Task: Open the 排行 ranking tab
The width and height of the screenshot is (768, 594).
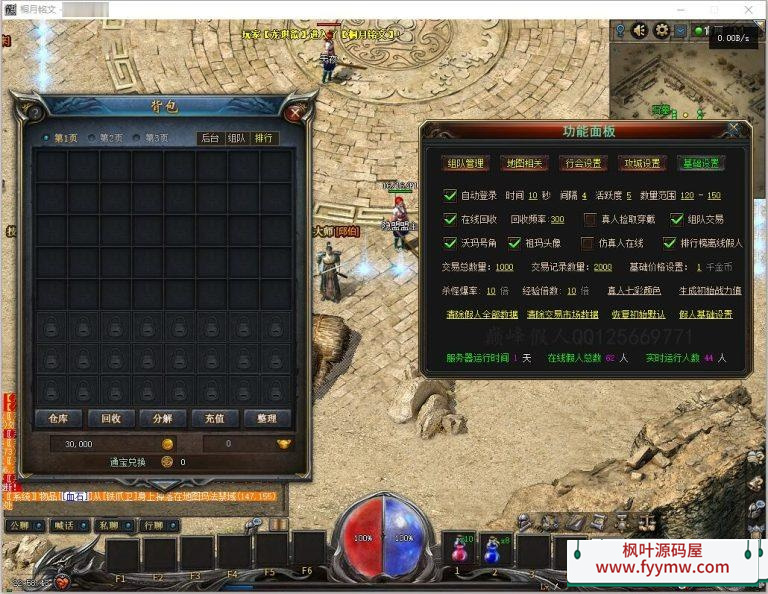Action: click(x=265, y=138)
